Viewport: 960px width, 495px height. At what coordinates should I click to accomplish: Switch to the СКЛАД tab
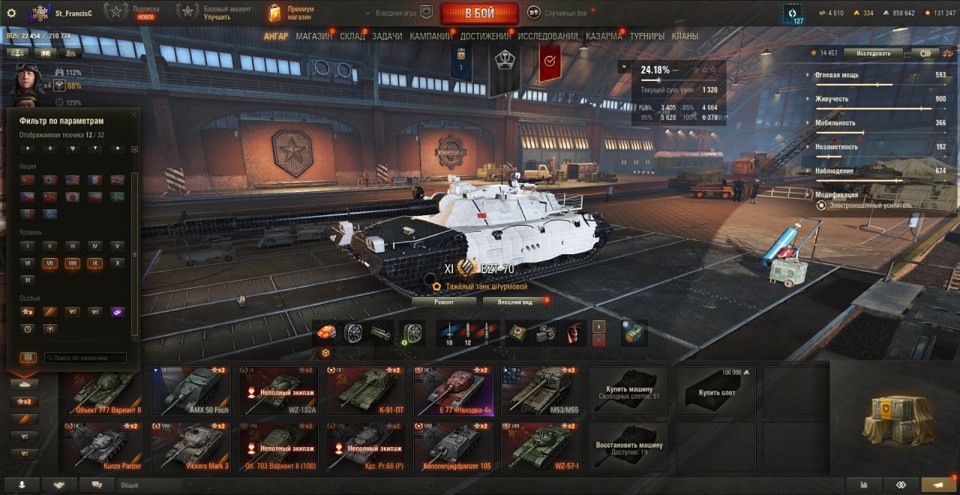point(353,37)
